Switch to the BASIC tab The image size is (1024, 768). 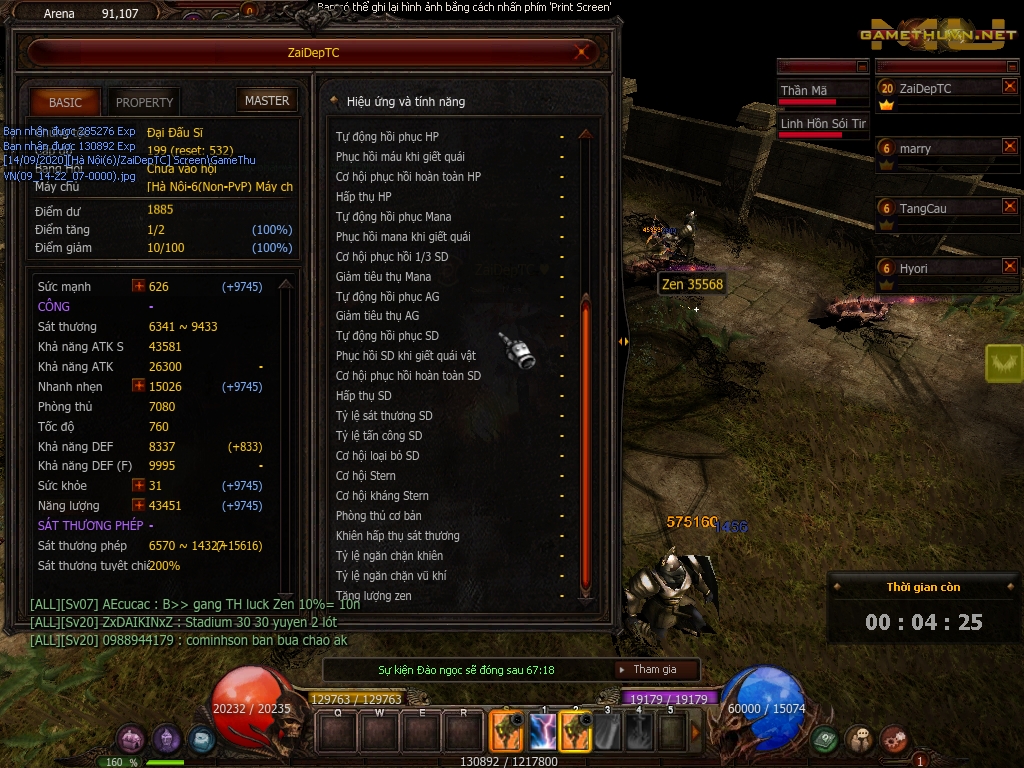pos(65,102)
